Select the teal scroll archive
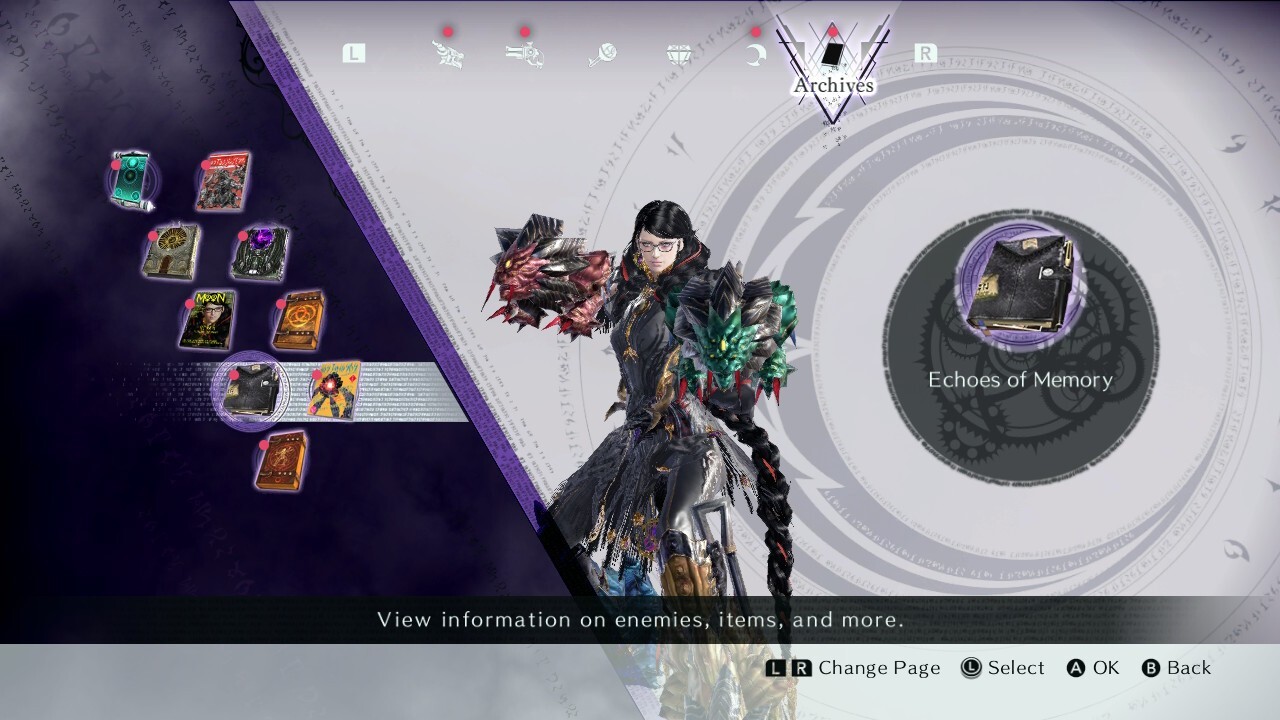This screenshot has height=720, width=1280. tap(132, 180)
